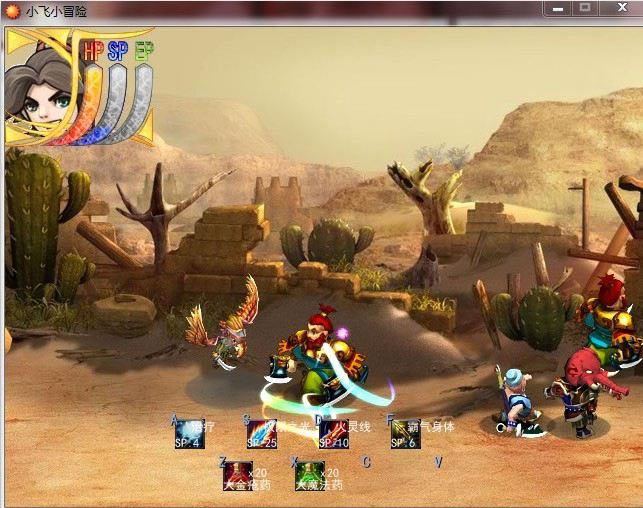
Task: Close the game window
Action: [x=620, y=8]
